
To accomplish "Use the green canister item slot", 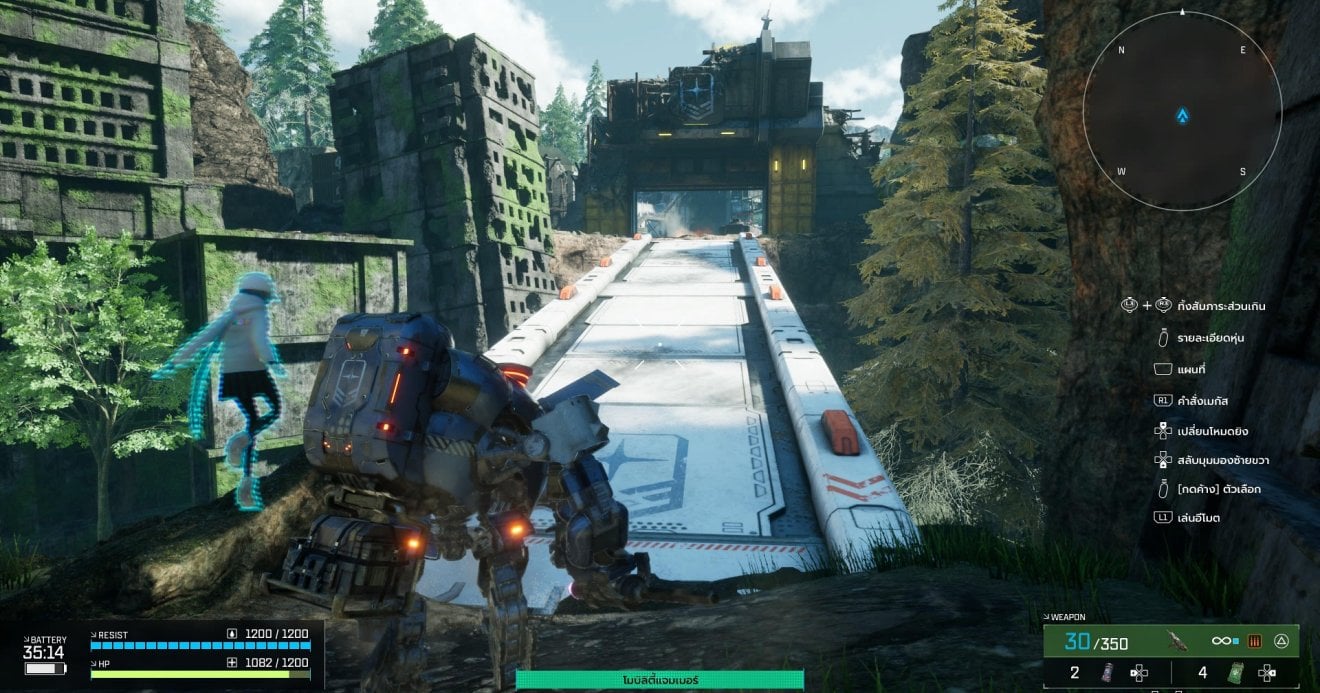I will (1236, 673).
